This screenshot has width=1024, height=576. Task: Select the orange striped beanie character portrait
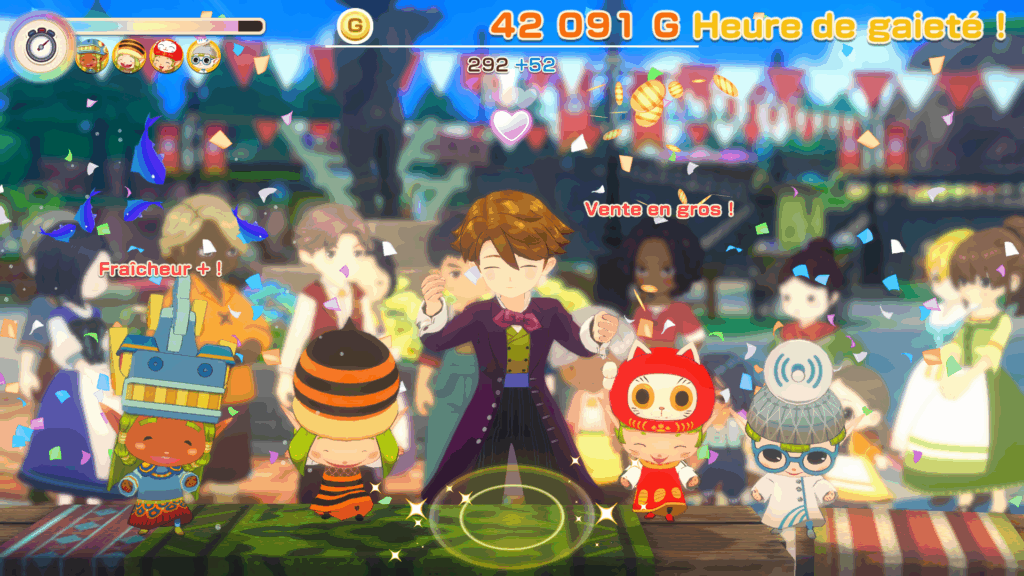click(129, 56)
